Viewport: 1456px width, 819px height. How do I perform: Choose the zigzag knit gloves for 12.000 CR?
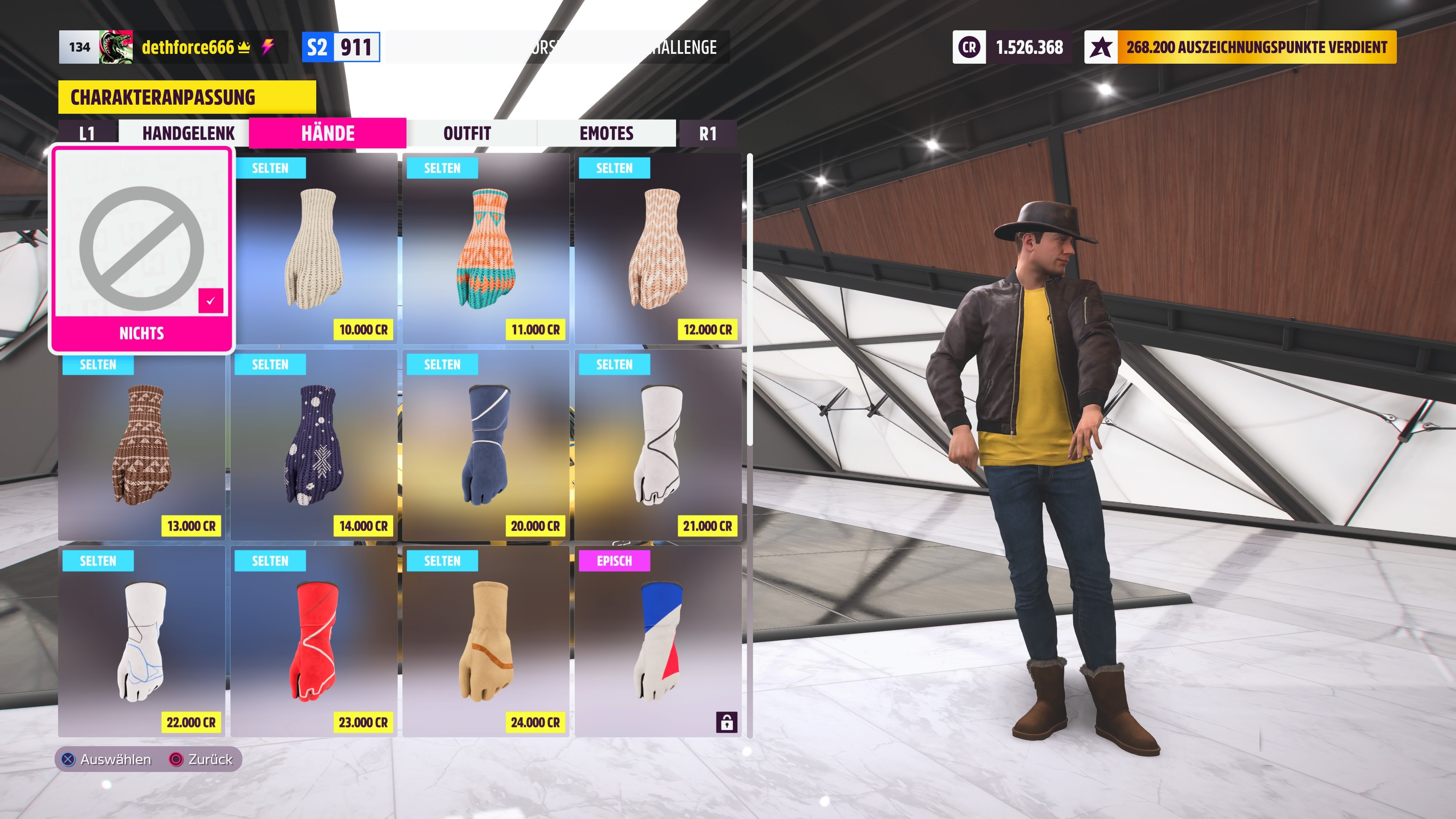pyautogui.click(x=658, y=249)
